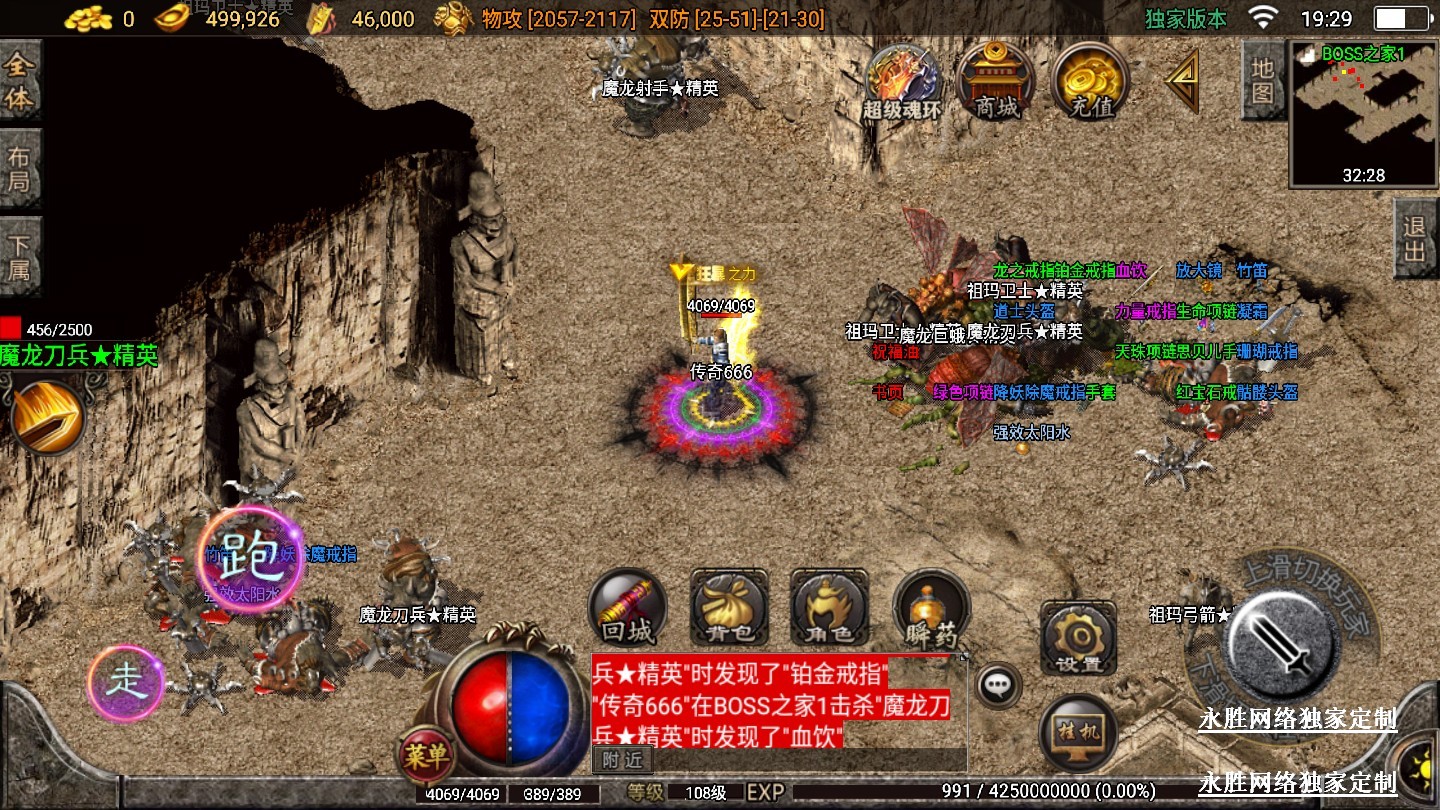Open the 菜单 menu button

426,756
